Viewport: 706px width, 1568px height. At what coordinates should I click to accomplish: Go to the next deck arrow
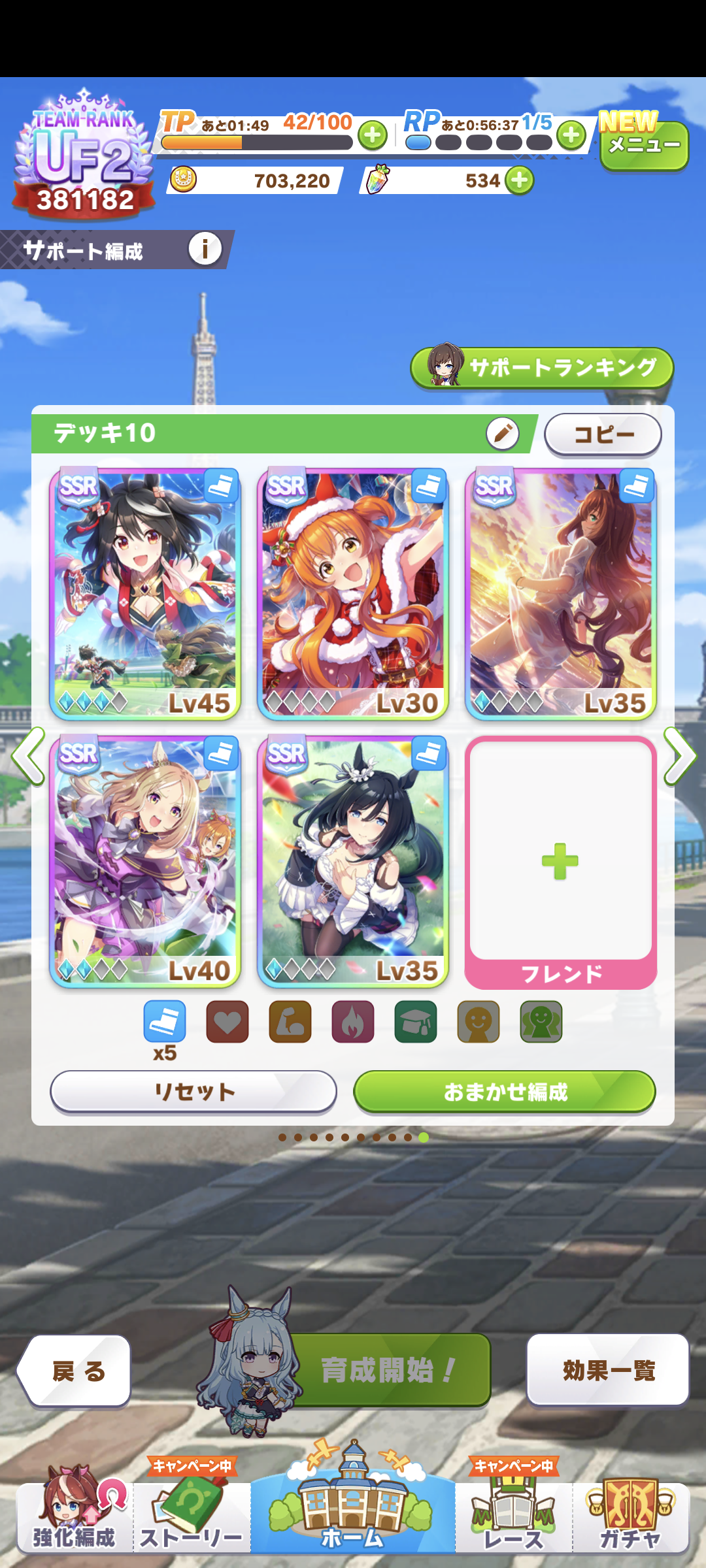coord(680,756)
